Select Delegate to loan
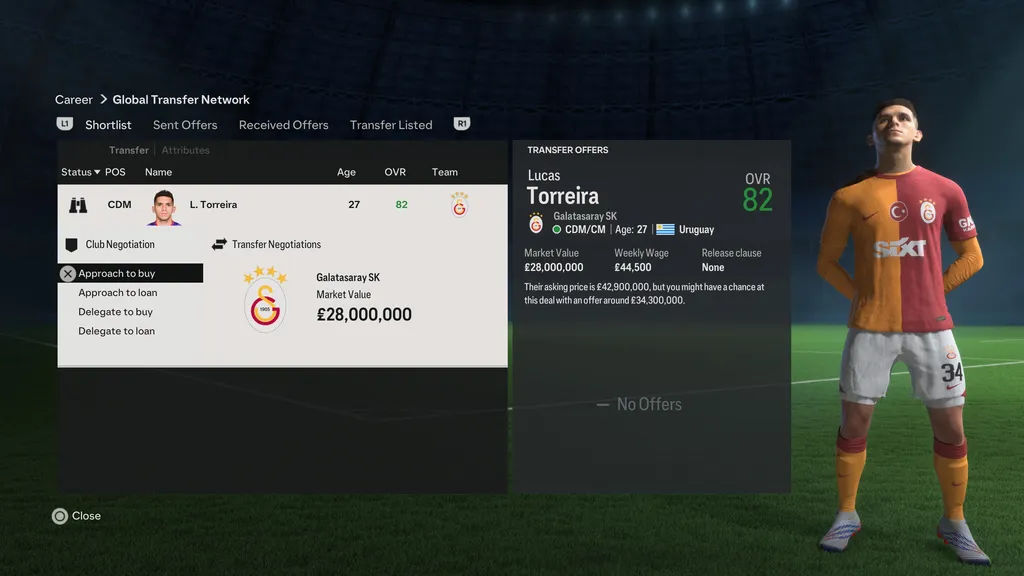The height and width of the screenshot is (576, 1024). pos(117,331)
